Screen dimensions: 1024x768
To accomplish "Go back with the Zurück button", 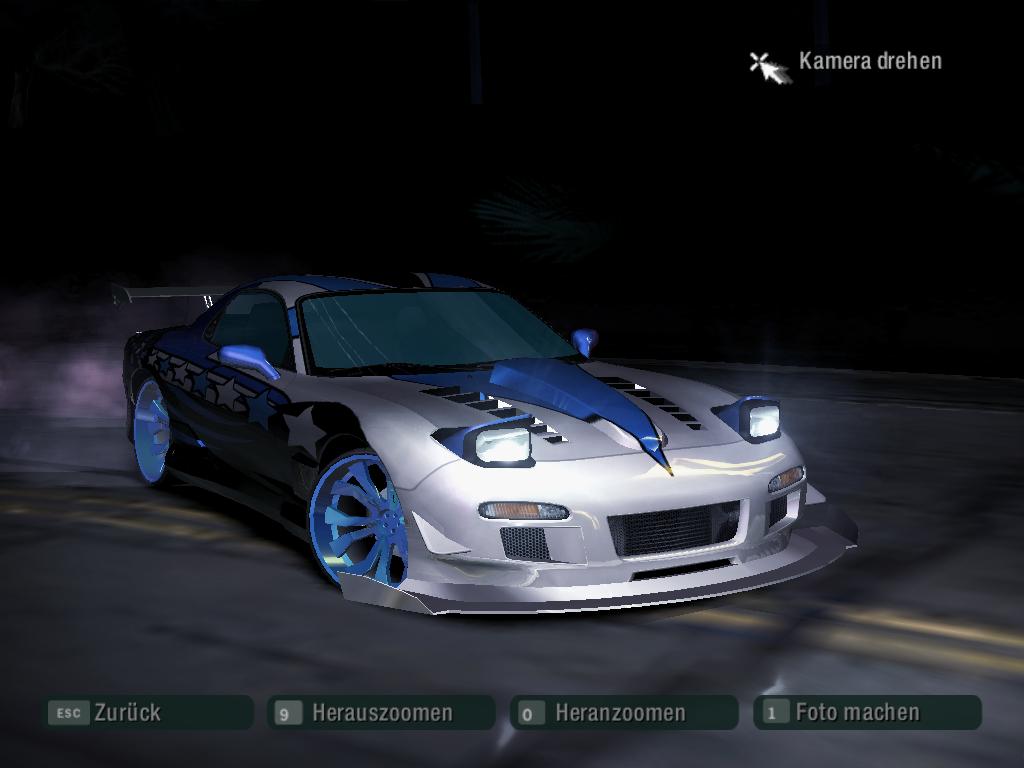I will 146,713.
